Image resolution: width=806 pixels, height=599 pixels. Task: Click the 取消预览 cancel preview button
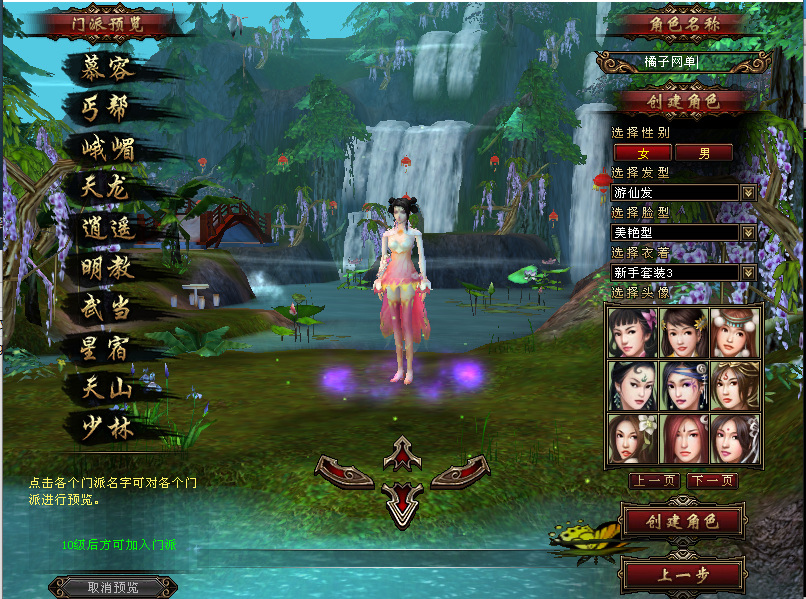113,587
